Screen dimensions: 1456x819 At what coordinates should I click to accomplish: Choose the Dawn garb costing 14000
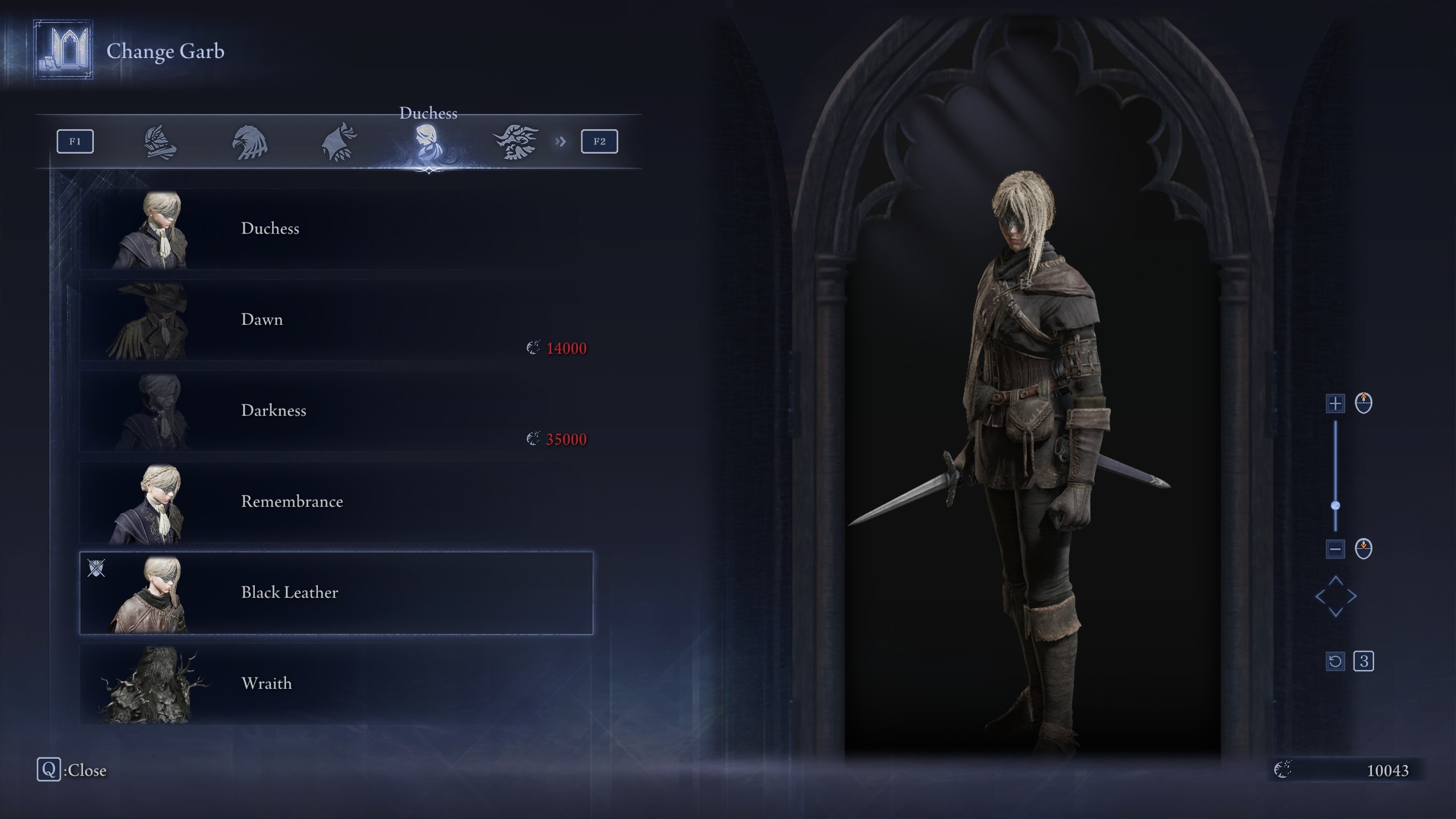click(x=336, y=320)
